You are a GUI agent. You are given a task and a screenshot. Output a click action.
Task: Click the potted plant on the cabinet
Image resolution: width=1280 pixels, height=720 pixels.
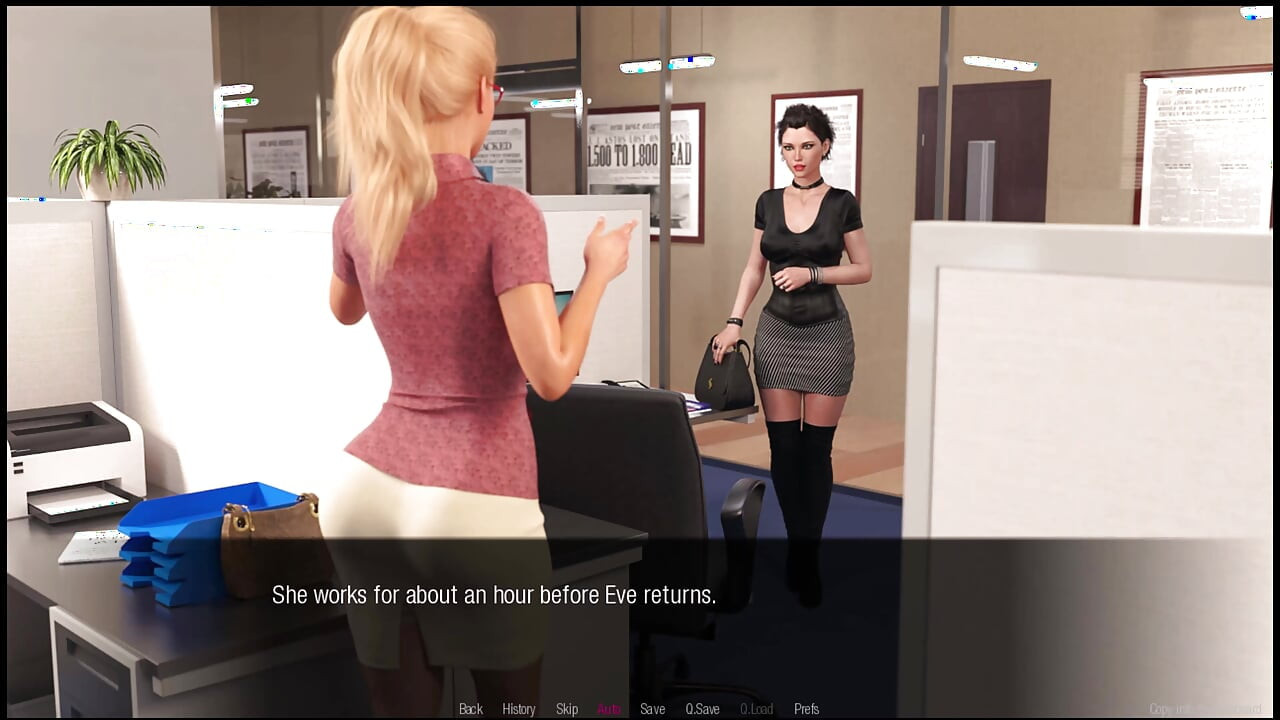click(108, 155)
